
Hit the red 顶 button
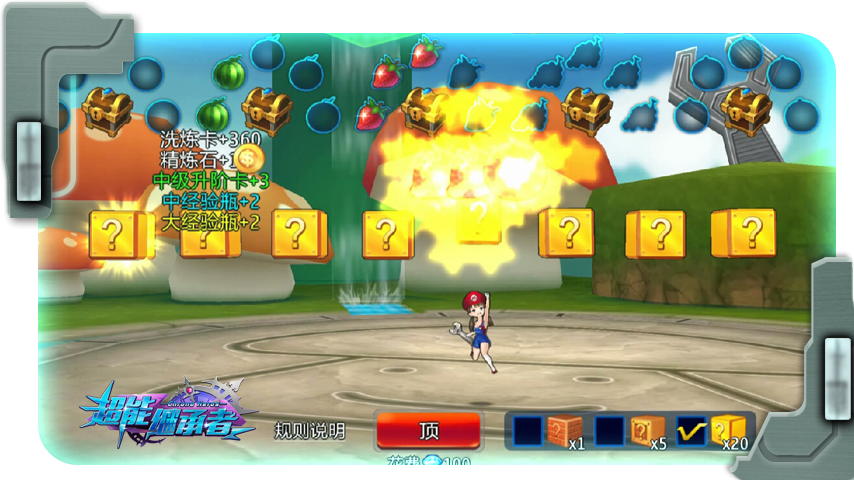tap(429, 431)
